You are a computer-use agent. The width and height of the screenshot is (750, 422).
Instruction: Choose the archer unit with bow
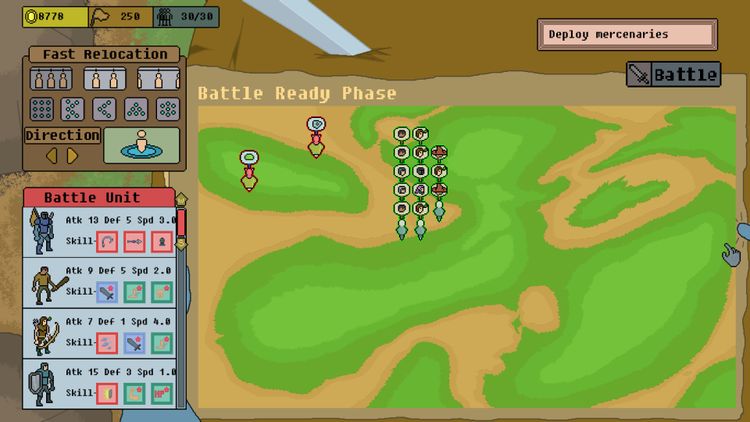click(x=42, y=334)
